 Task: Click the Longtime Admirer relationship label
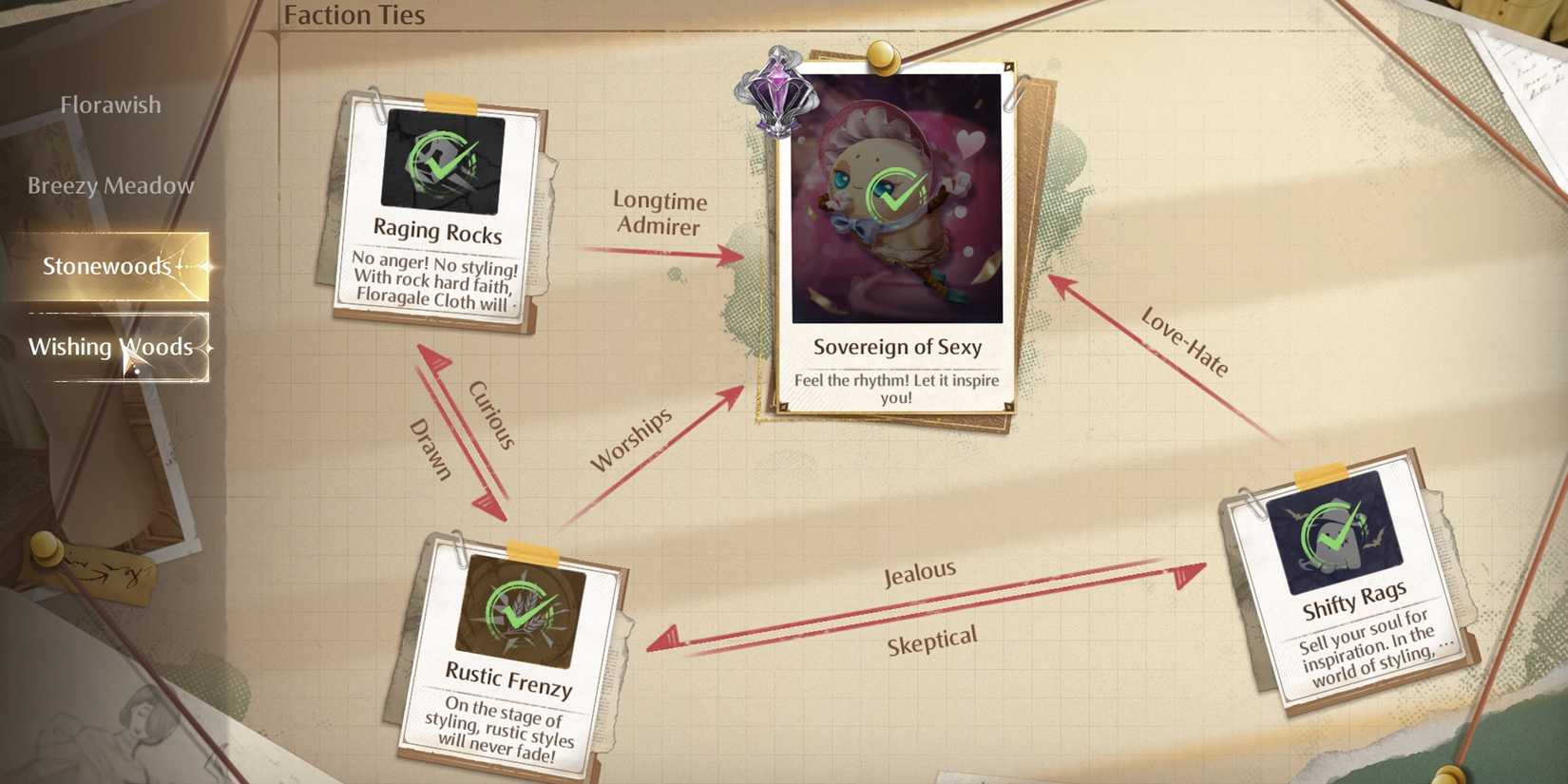click(660, 215)
